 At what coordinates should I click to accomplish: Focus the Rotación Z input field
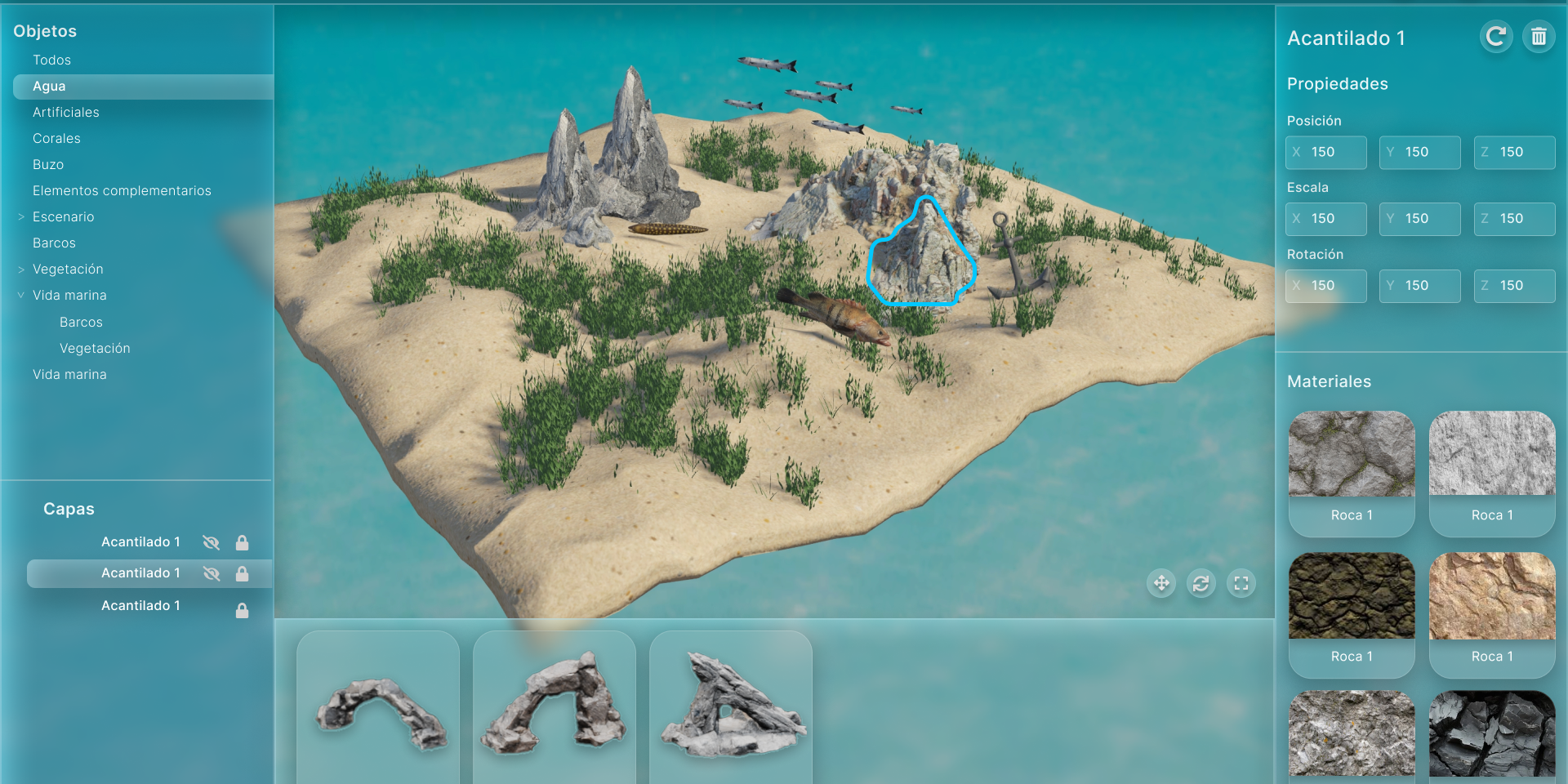(x=1515, y=286)
